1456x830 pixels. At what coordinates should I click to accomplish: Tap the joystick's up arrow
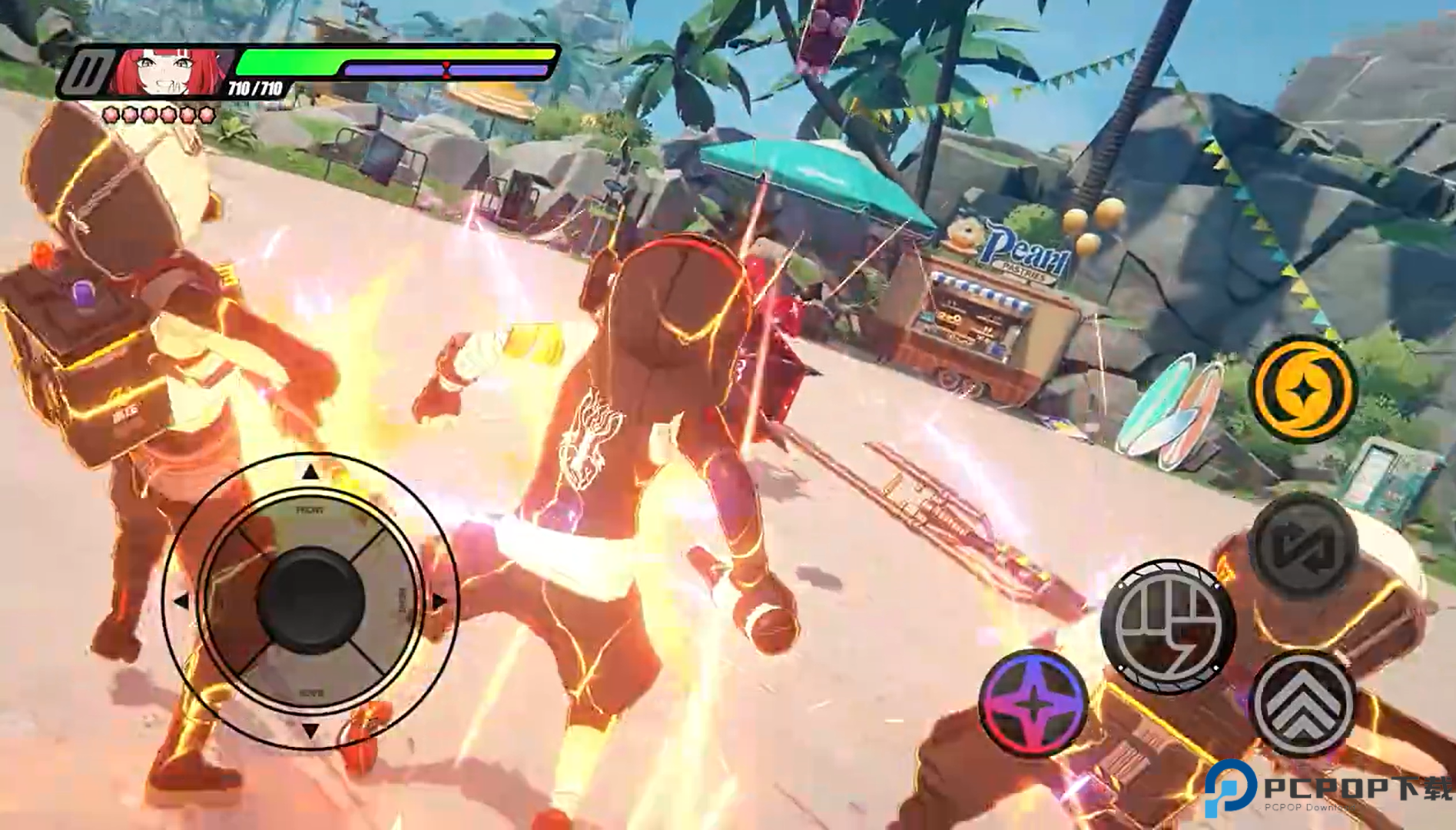[x=310, y=472]
